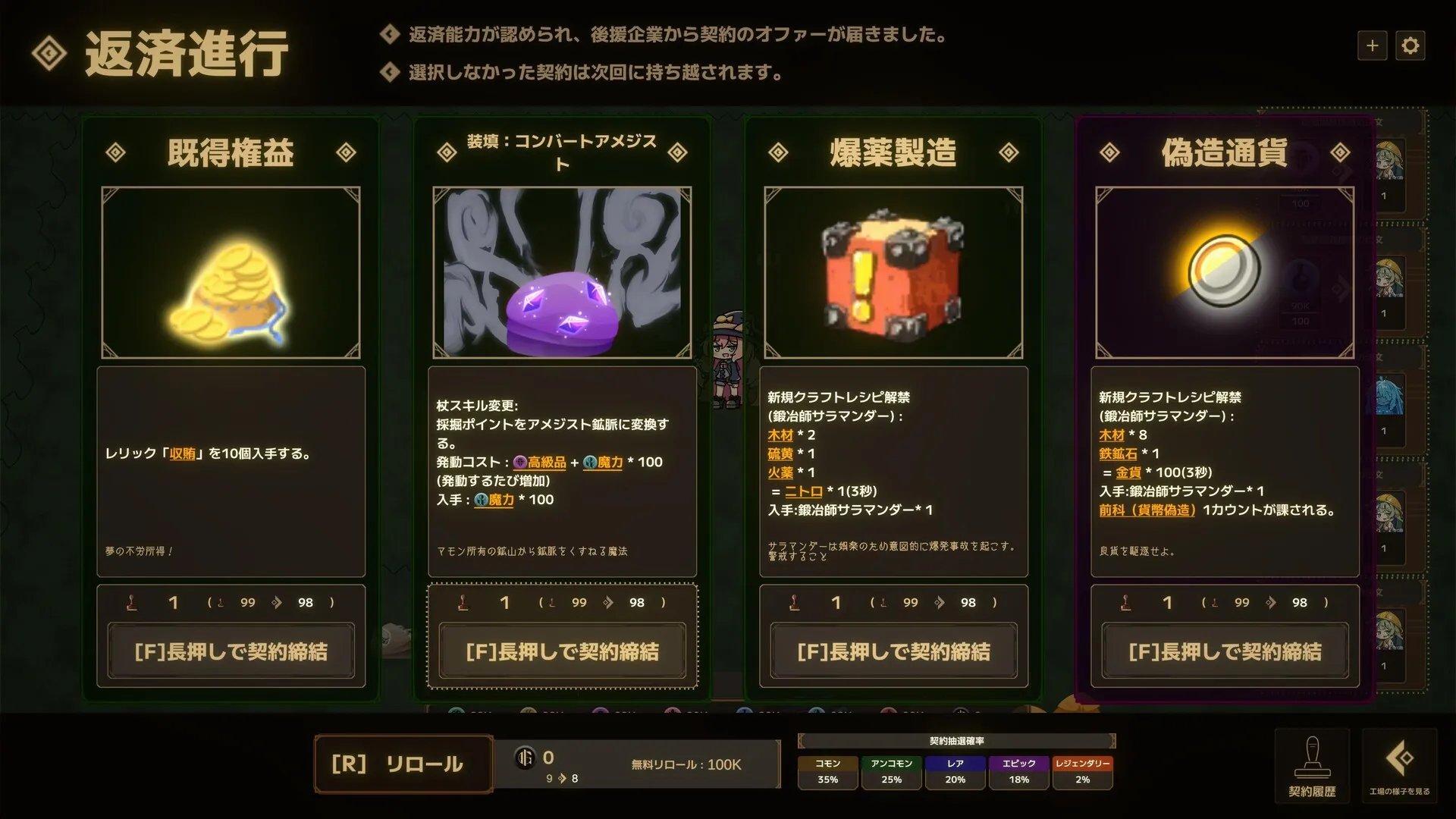Screen dimensions: 1456x819
Task: Click the 契約抽選確率 header bar
Action: [958, 741]
